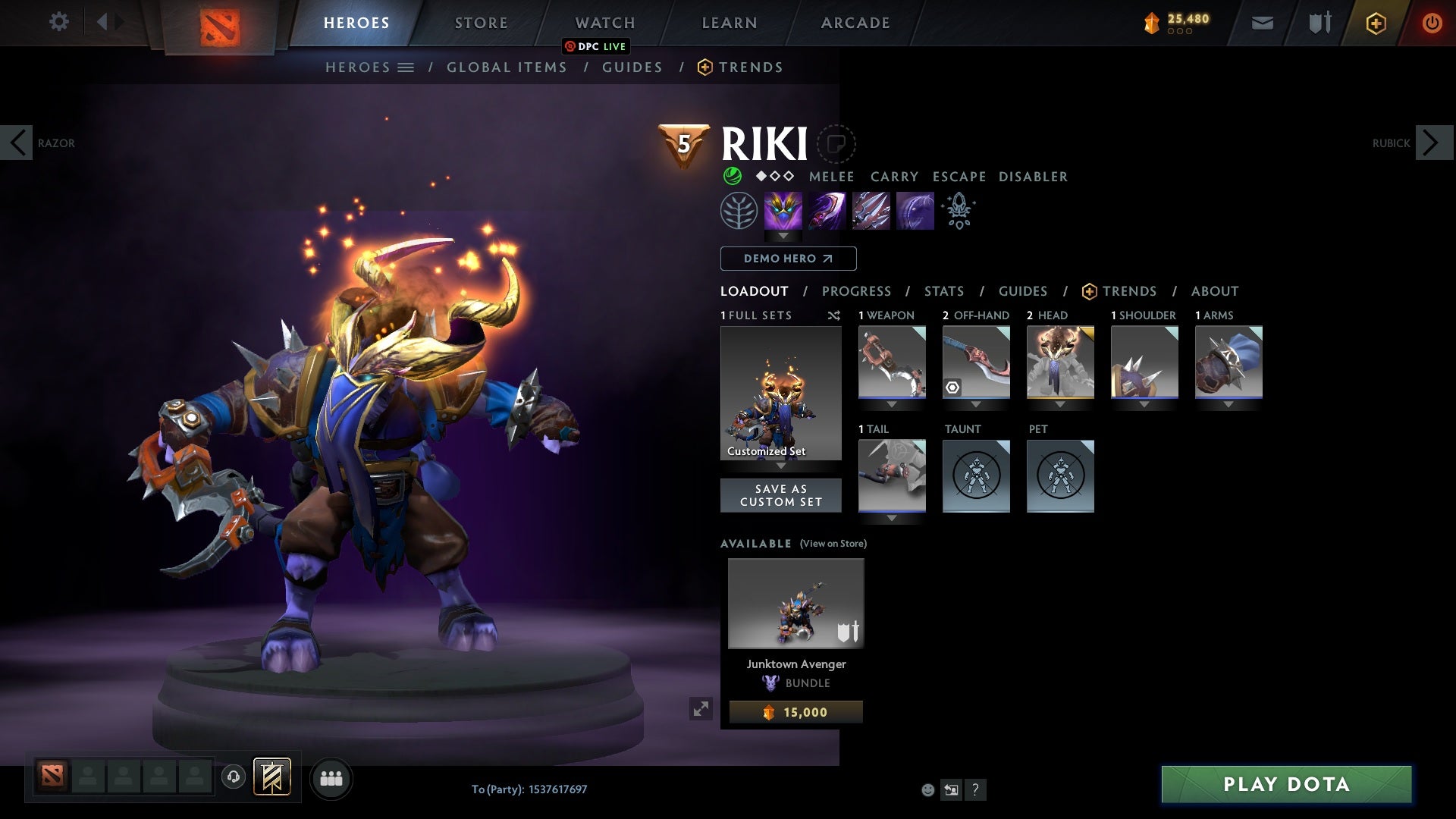Open the first ability's facet dropdown arrow
Viewport: 1456px width, 819px height.
[x=783, y=237]
